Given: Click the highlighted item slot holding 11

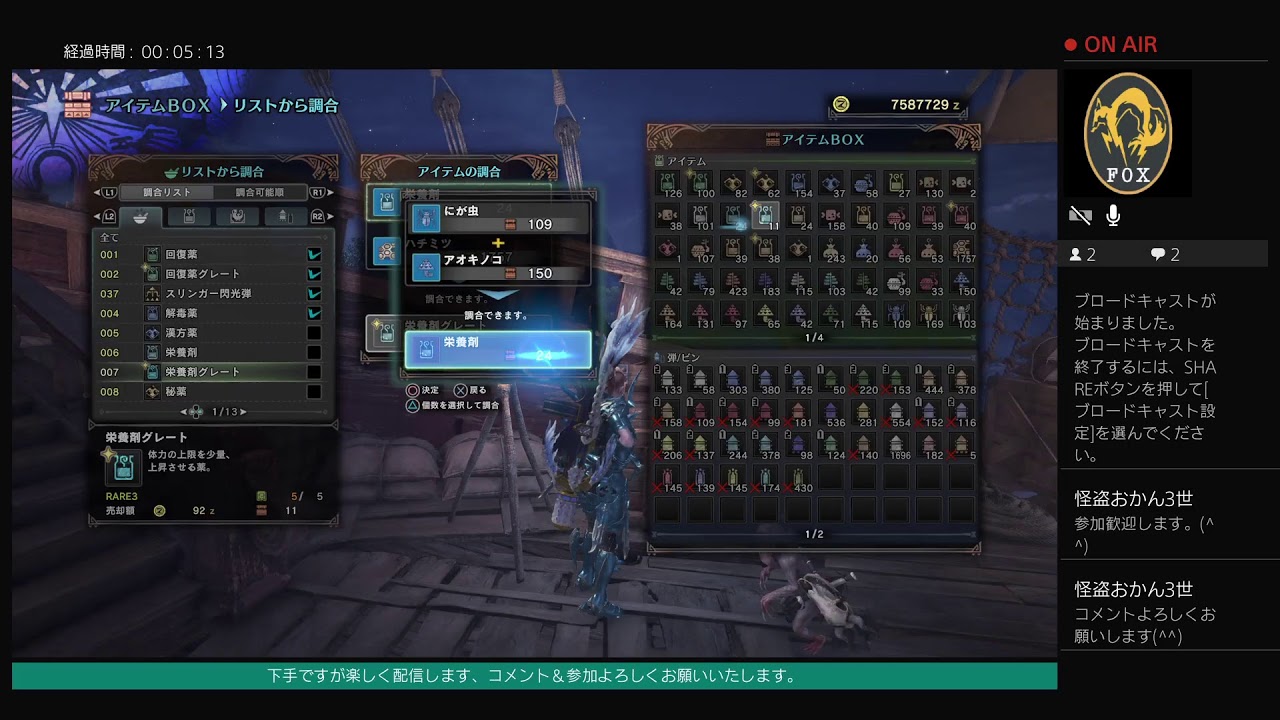Looking at the screenshot, I should [765, 215].
